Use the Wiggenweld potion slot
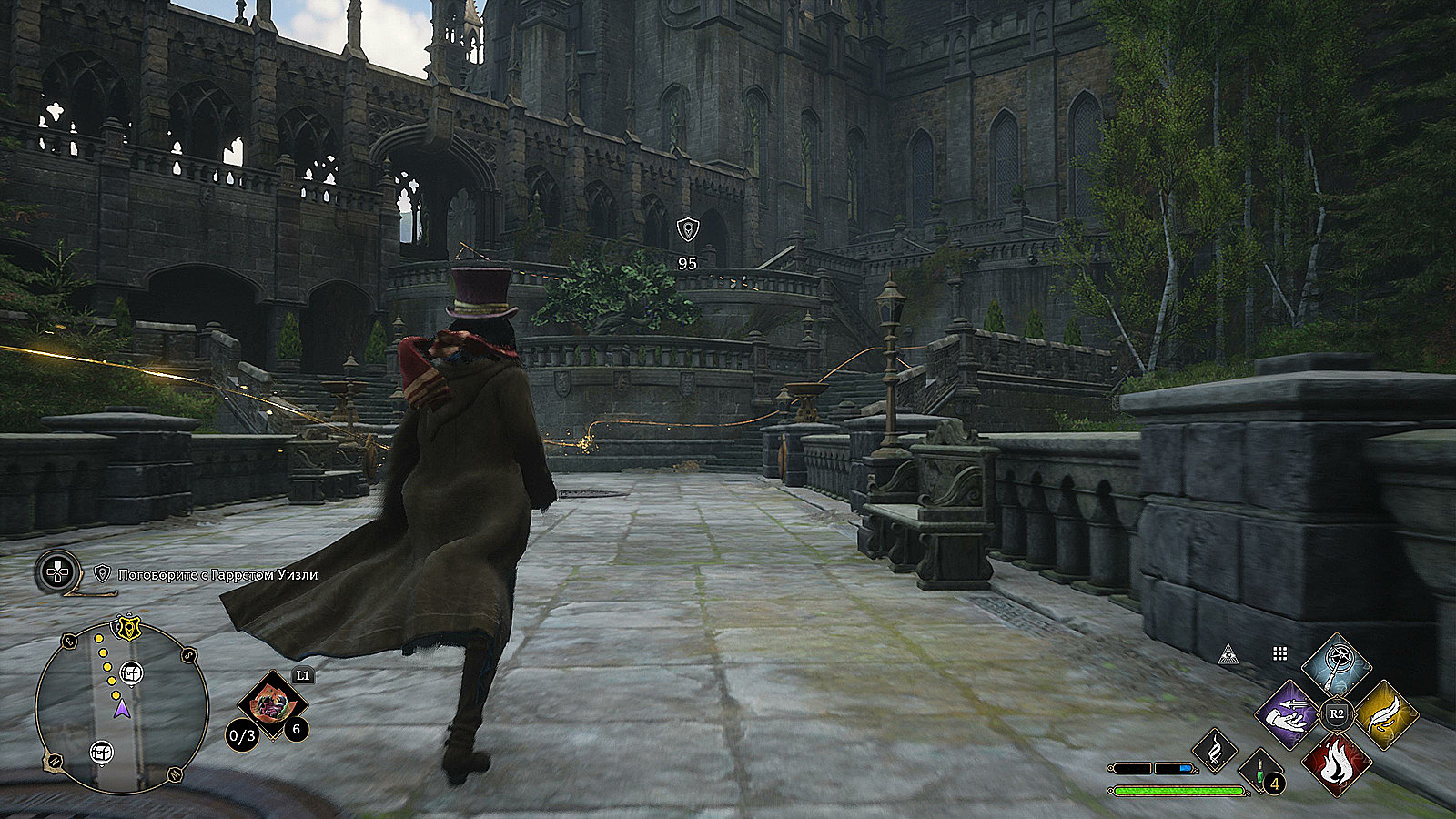This screenshot has width=1456, height=819. tap(1259, 771)
